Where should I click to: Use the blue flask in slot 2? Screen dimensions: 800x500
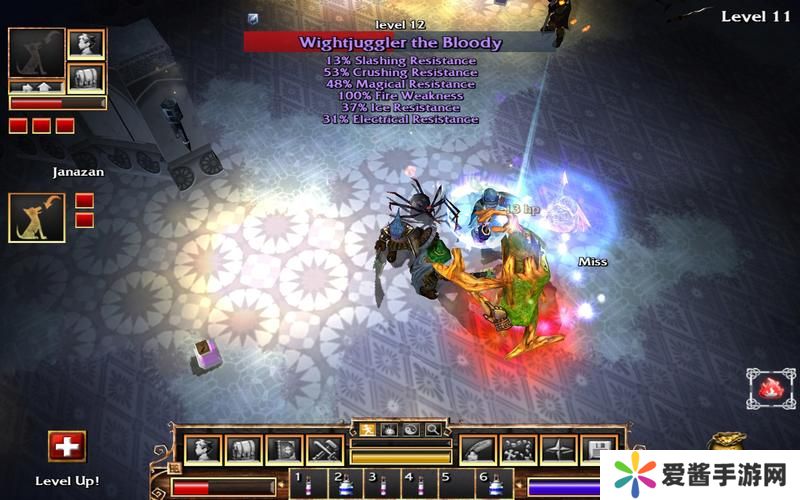pos(346,484)
